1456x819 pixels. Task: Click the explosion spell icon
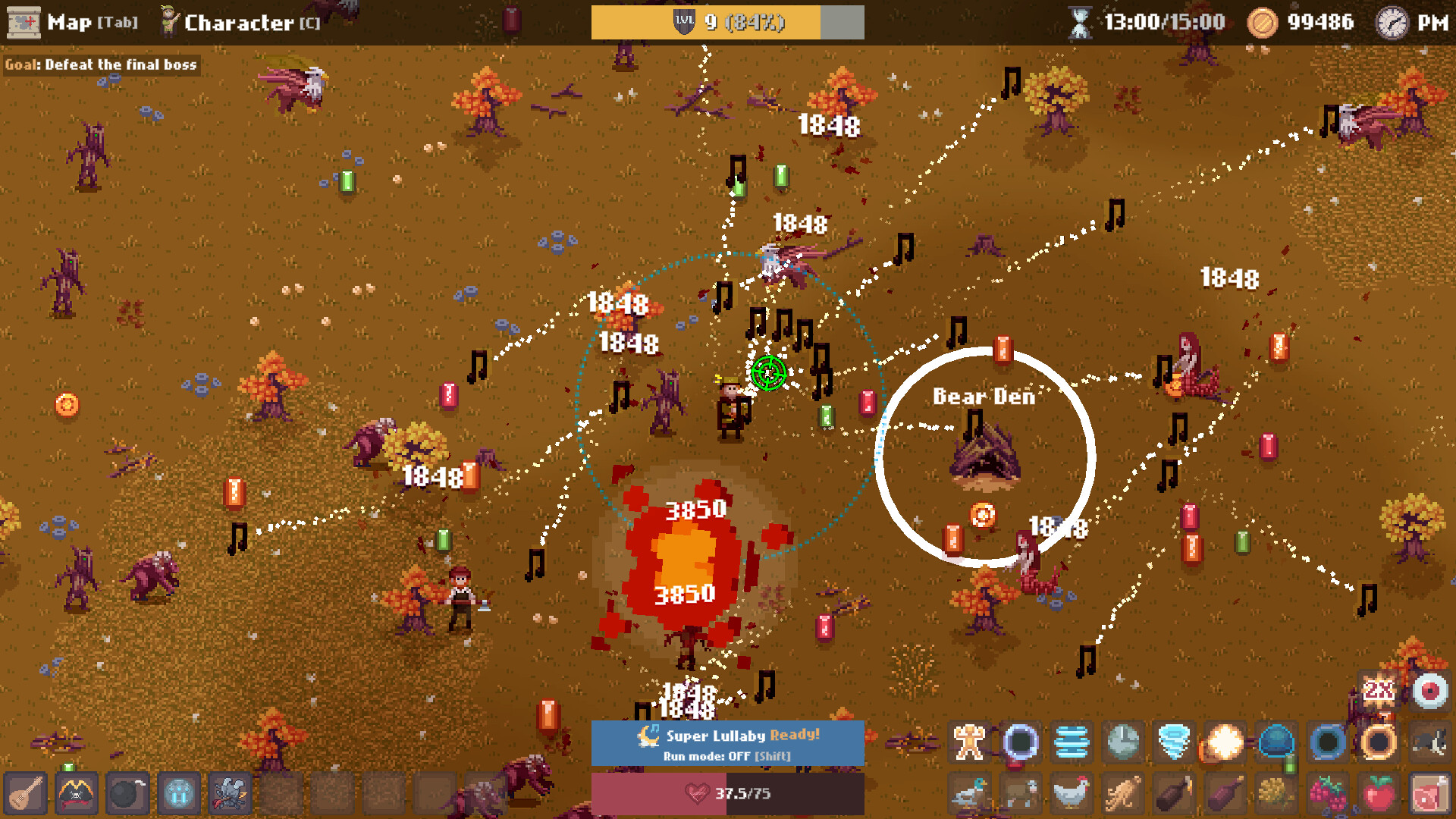1224,743
